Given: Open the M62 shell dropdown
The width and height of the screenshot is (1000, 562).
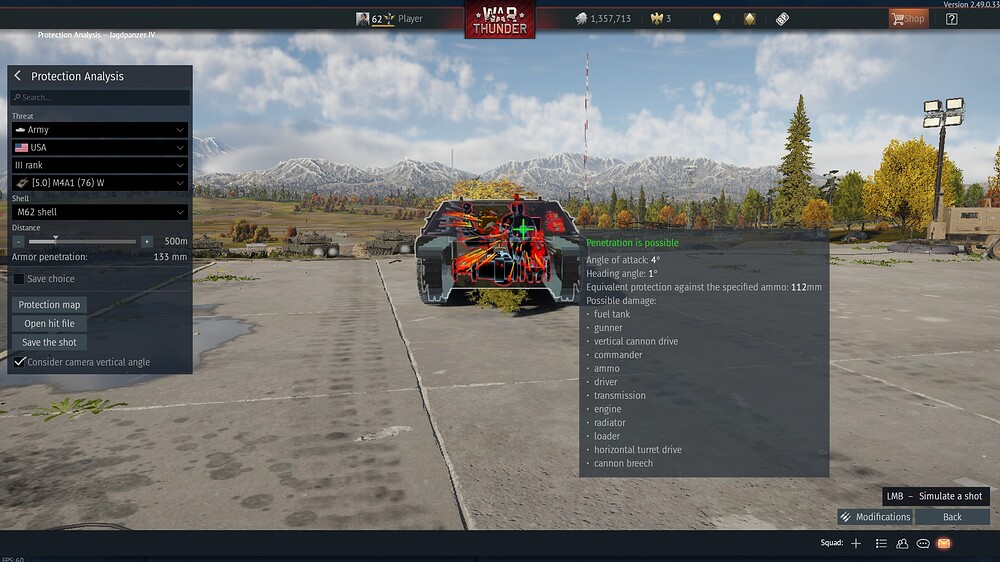Looking at the screenshot, I should tap(99, 212).
